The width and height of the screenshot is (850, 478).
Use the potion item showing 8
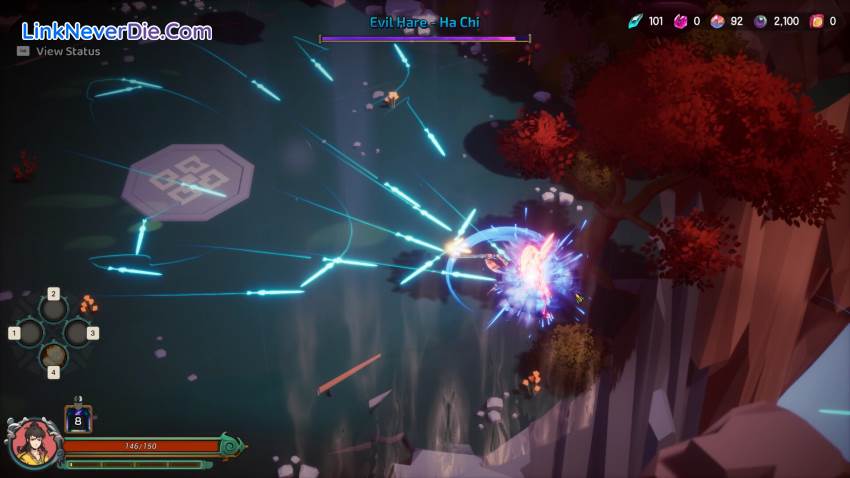tap(78, 419)
